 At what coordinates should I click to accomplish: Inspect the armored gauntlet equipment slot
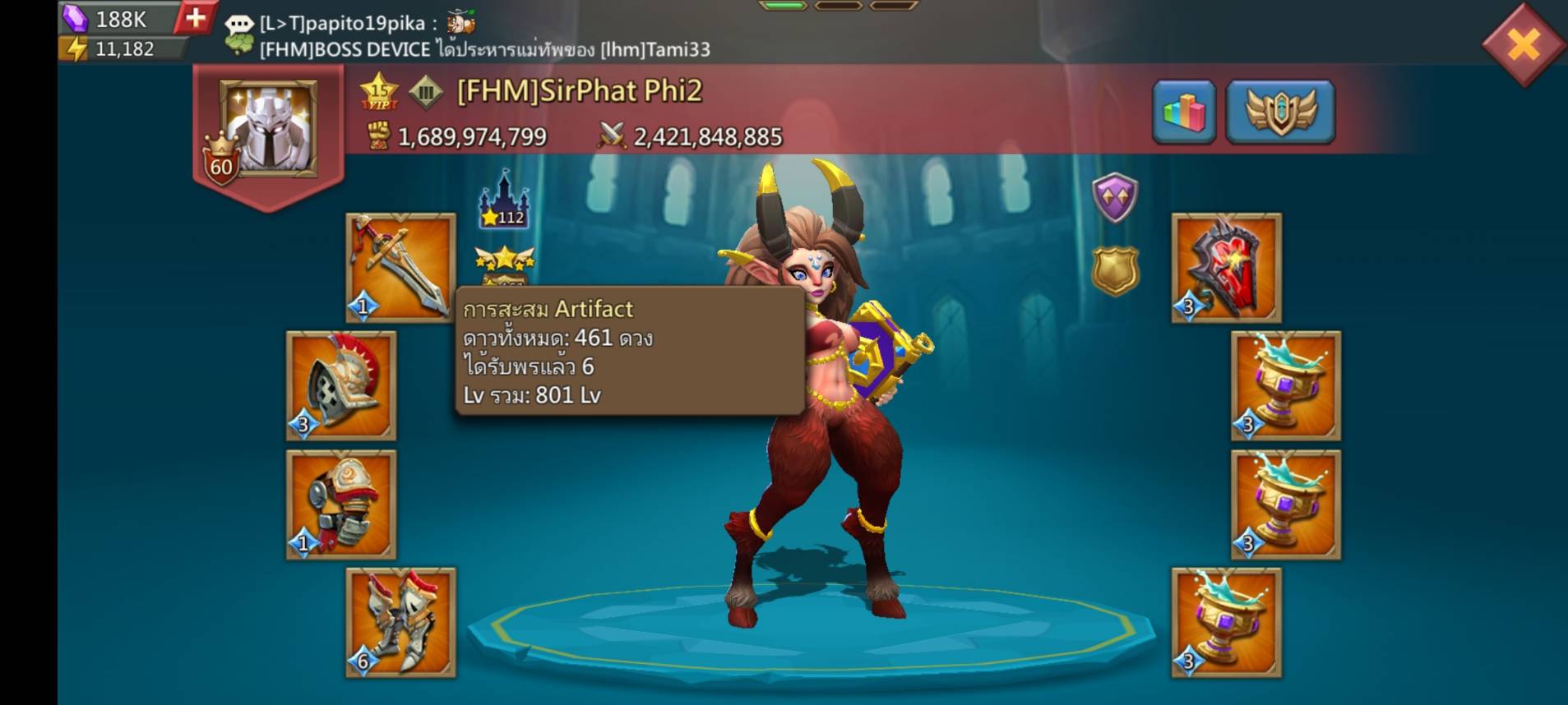pyautogui.click(x=340, y=504)
